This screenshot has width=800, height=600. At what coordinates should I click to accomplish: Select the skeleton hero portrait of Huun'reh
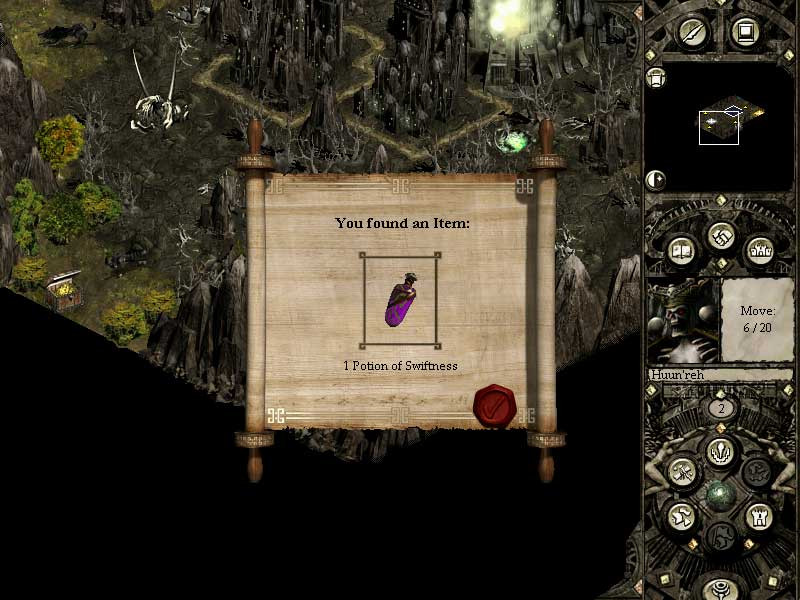[683, 320]
